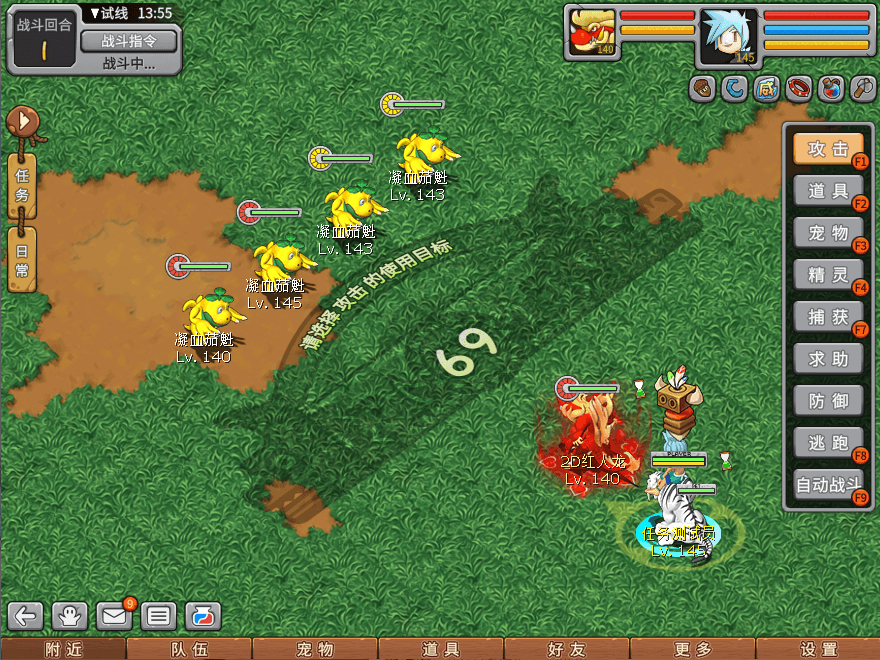The image size is (880, 660).
Task: Open the 好友 friends tab
Action: [x=567, y=649]
